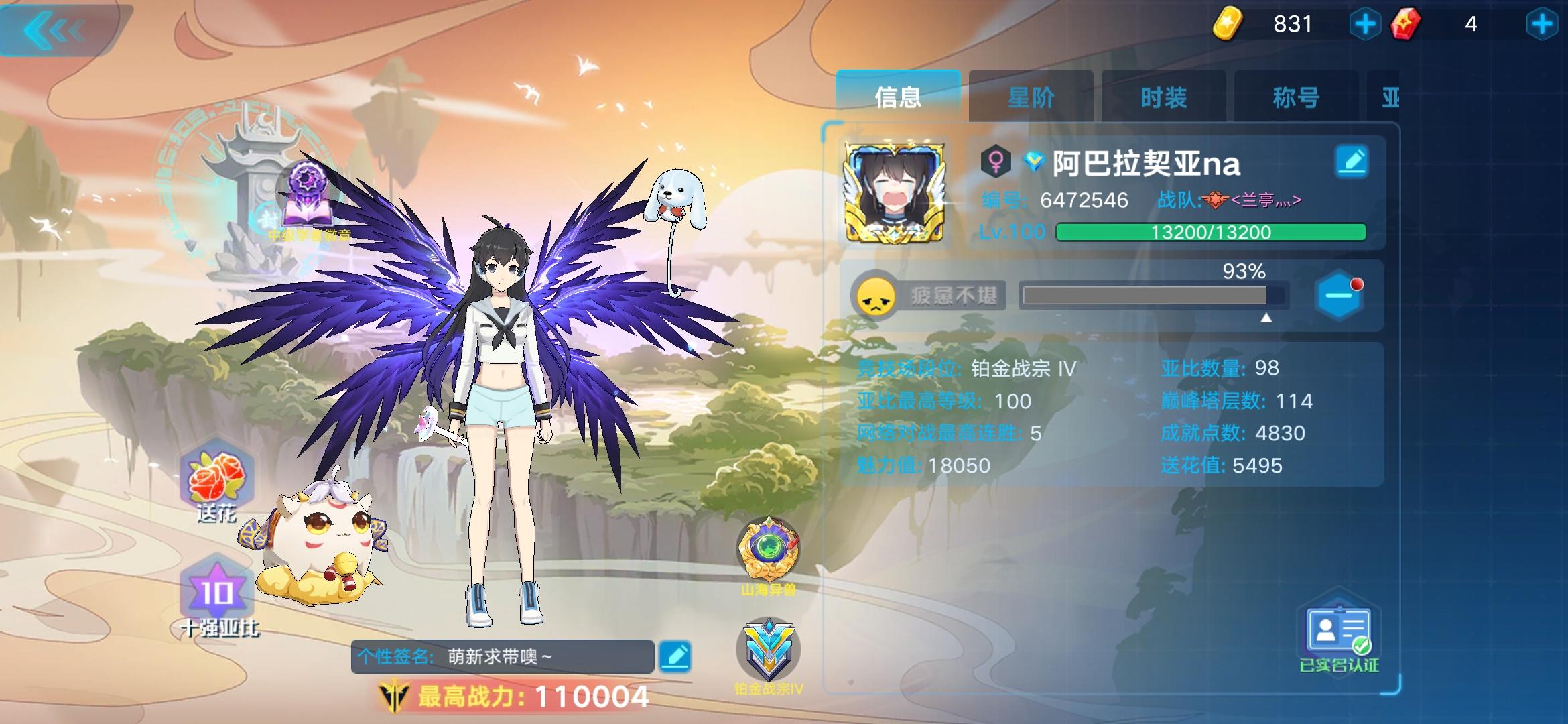Expand mood details via the small triangle arrow
Viewport: 1568px width, 724px height.
[1266, 318]
